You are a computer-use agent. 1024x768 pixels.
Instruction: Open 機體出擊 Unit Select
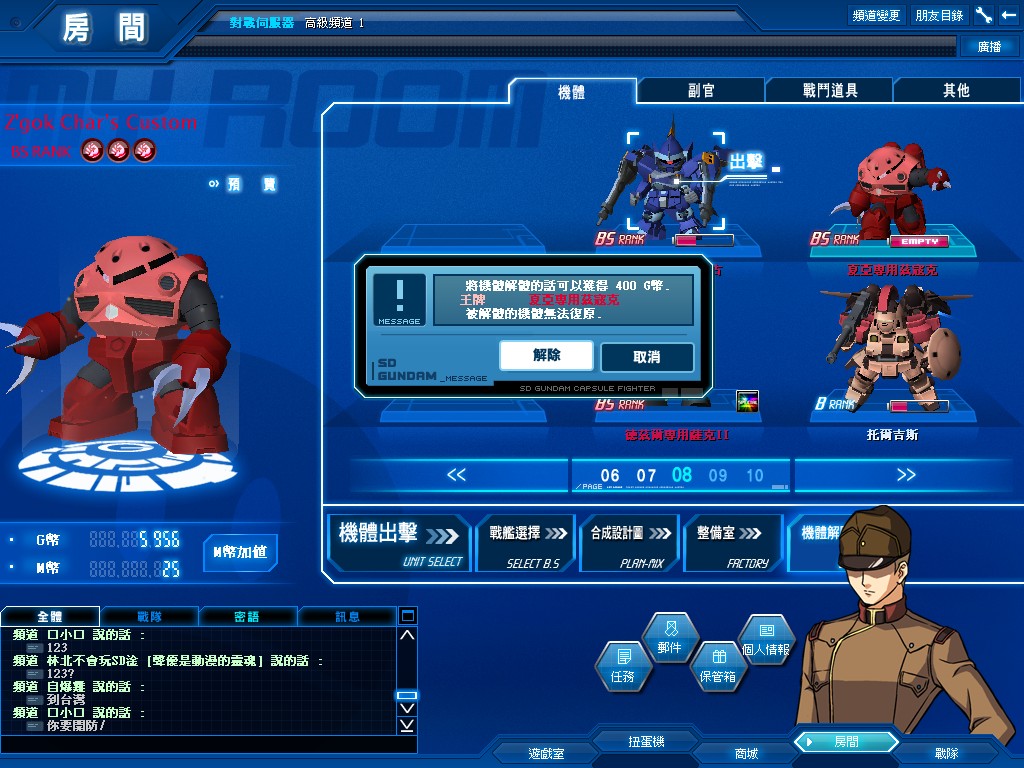(x=400, y=543)
